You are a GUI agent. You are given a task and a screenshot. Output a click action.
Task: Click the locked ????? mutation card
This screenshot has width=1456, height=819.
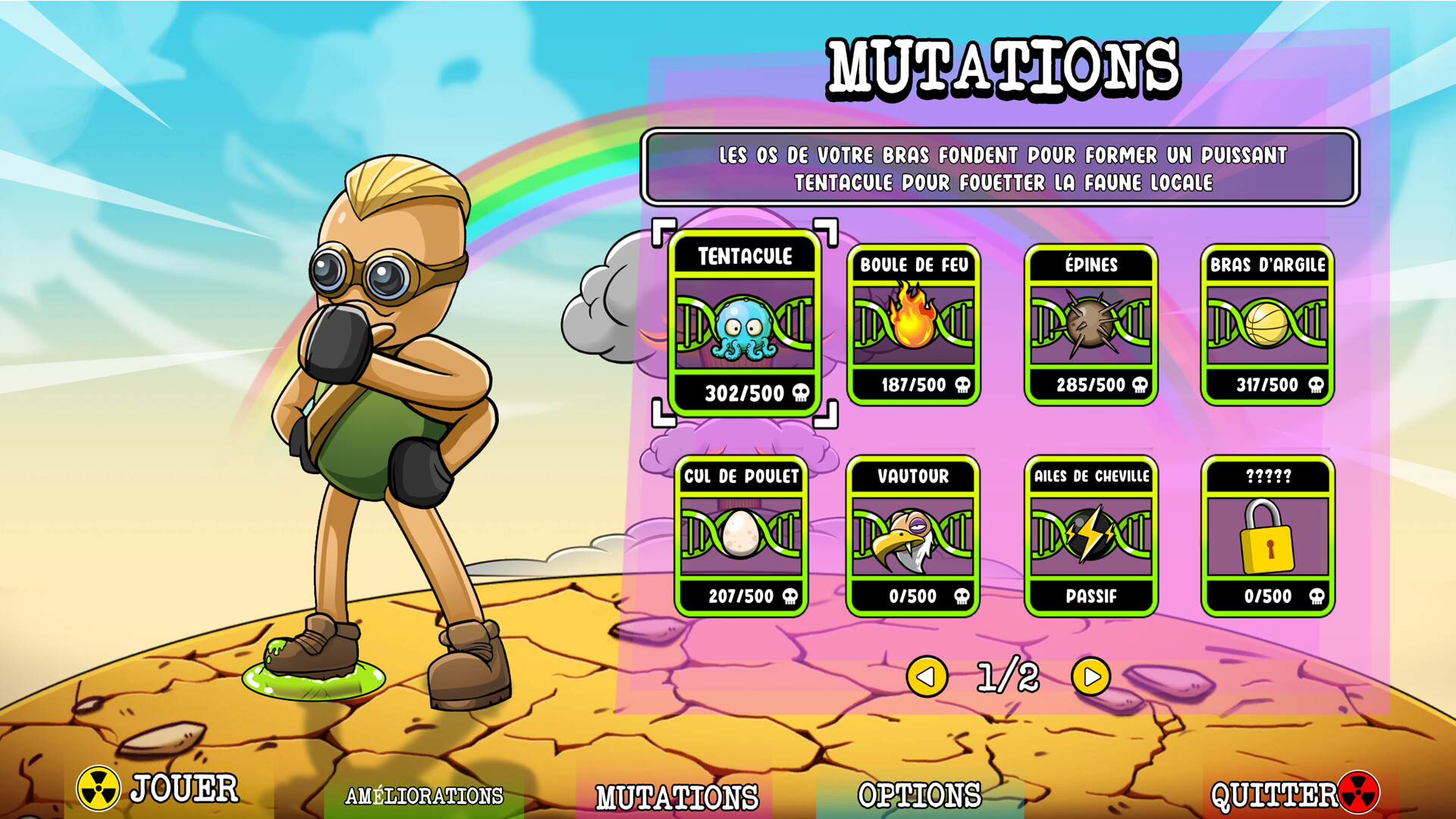click(1267, 535)
